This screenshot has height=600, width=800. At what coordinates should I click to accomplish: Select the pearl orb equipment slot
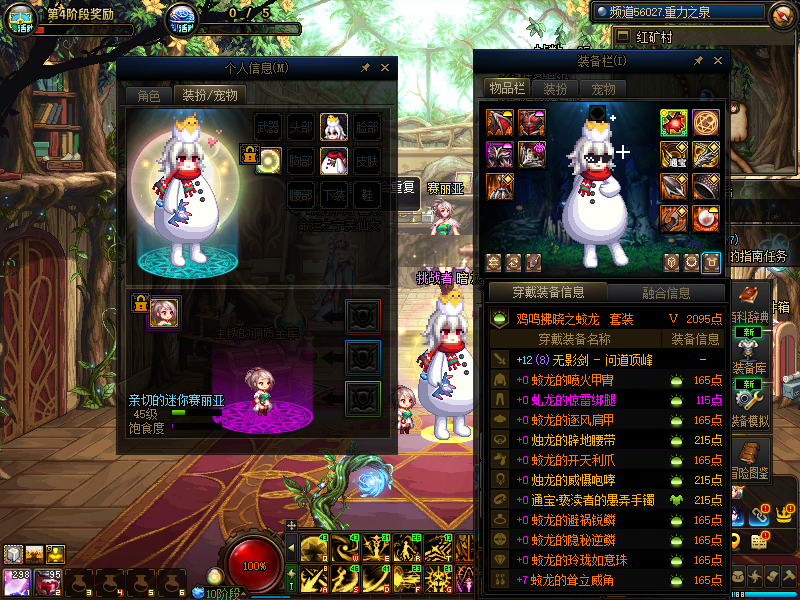(x=706, y=217)
